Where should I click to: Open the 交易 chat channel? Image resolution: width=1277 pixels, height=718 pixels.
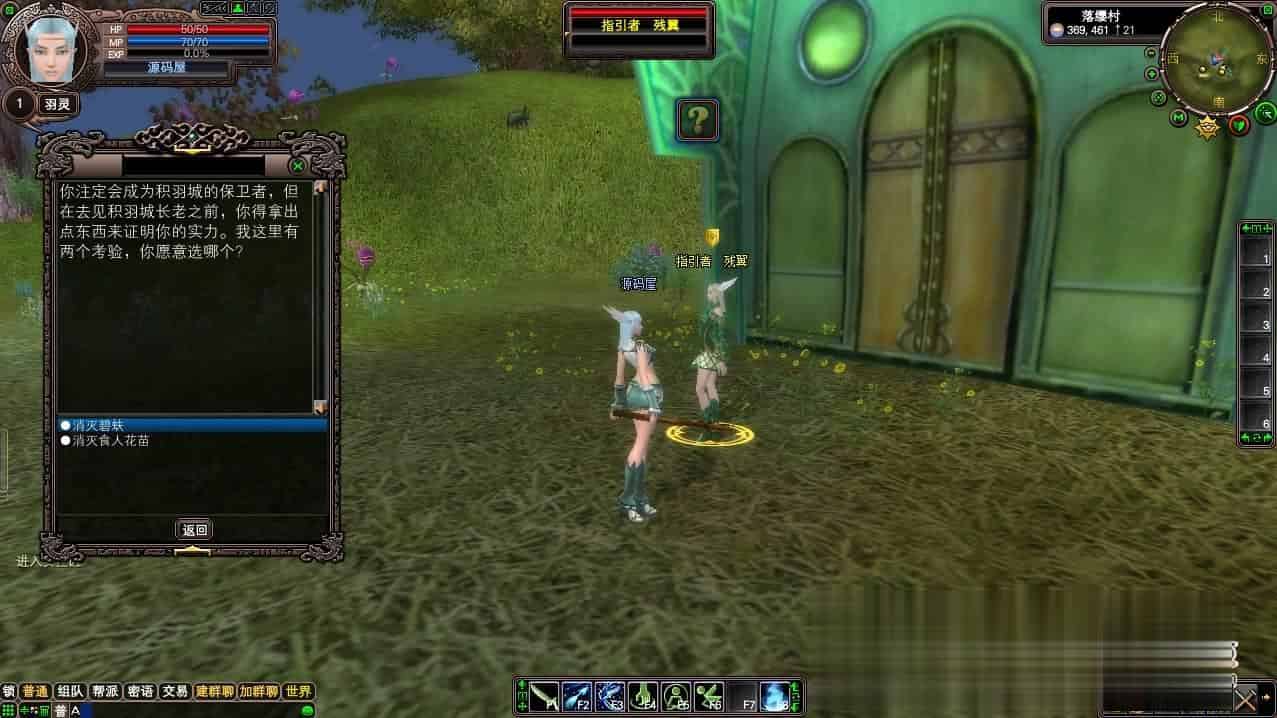coord(175,691)
